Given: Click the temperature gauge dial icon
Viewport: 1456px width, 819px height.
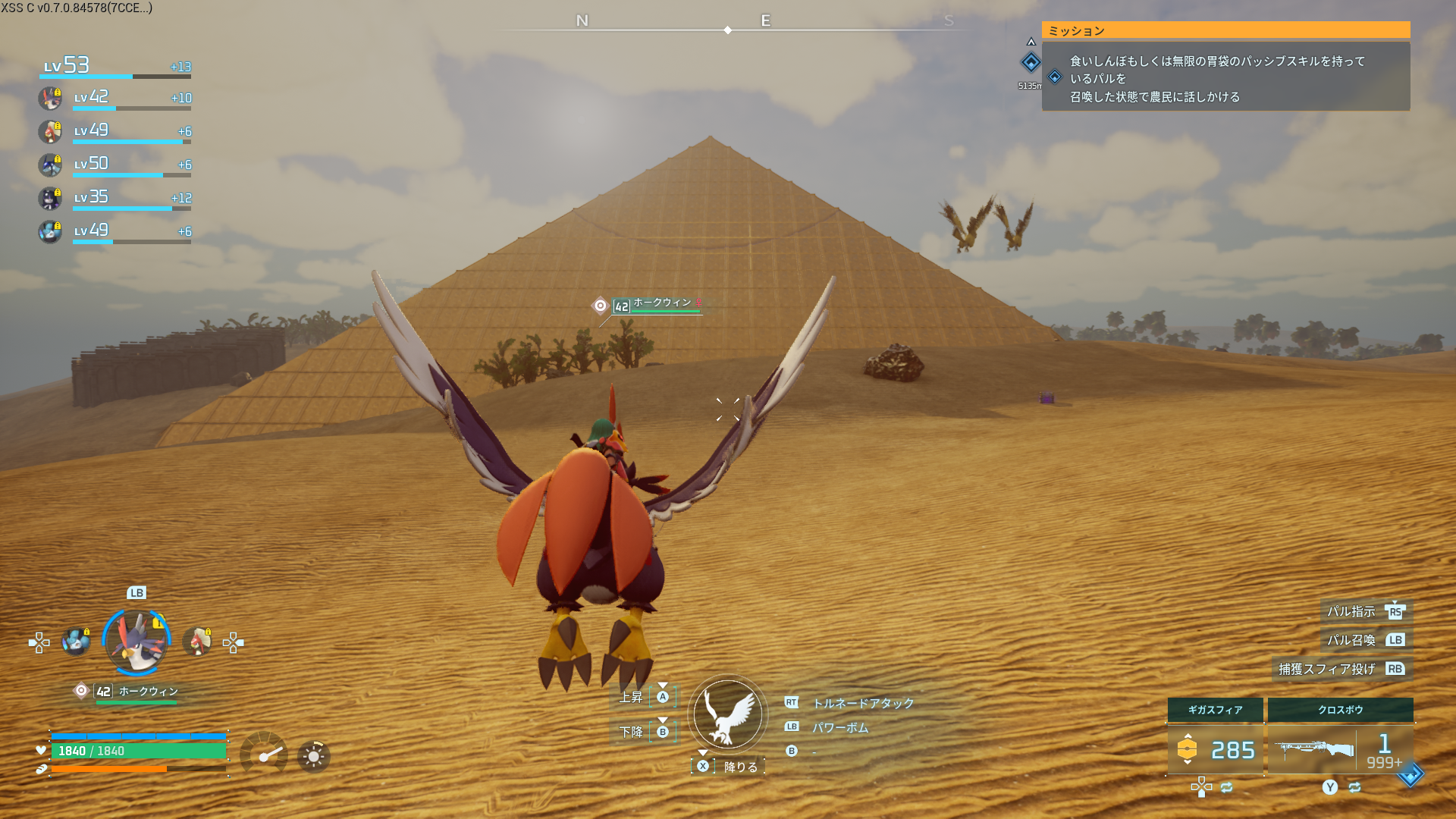Looking at the screenshot, I should click(x=264, y=754).
